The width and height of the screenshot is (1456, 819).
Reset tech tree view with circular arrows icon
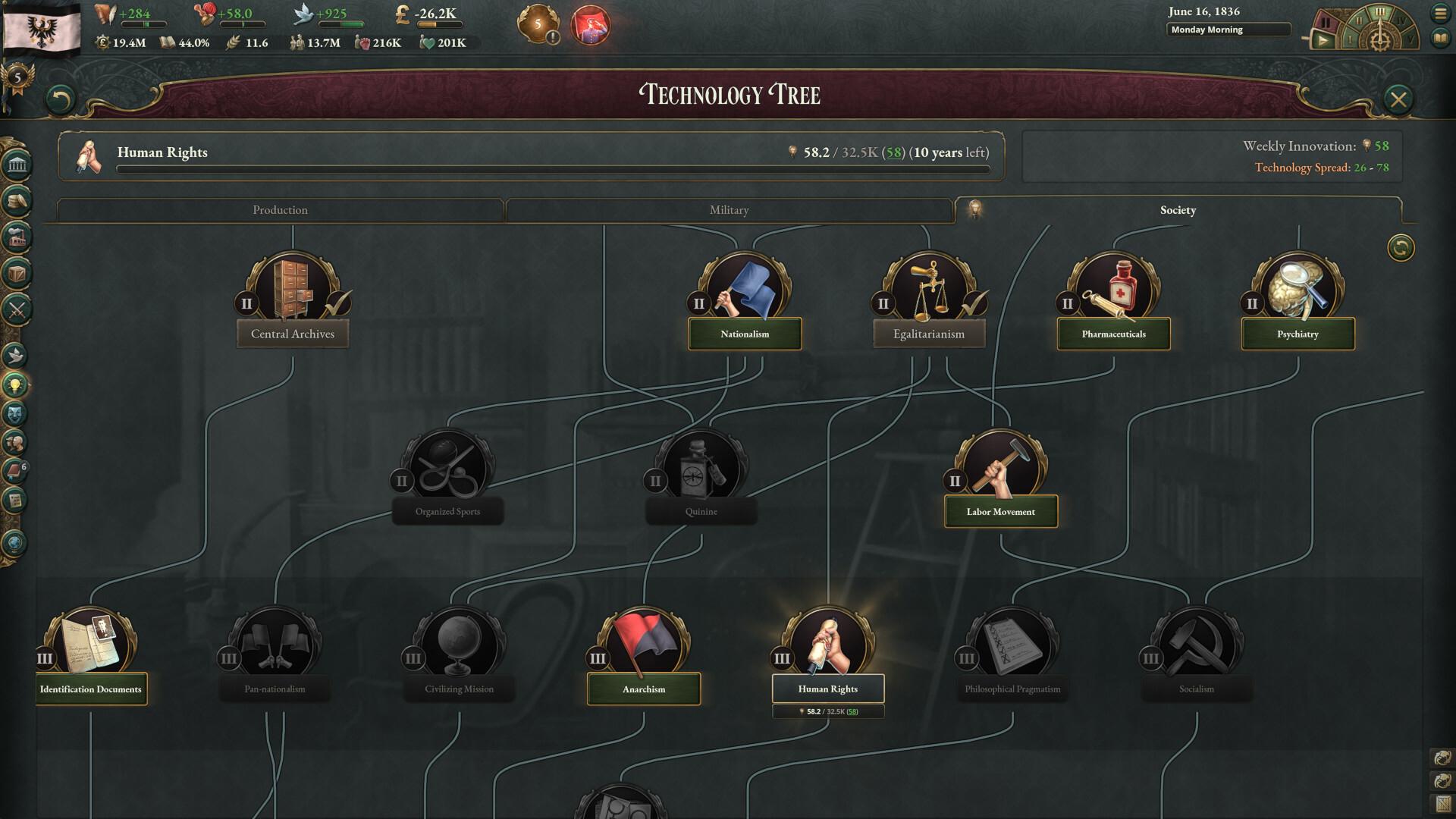tap(1401, 246)
